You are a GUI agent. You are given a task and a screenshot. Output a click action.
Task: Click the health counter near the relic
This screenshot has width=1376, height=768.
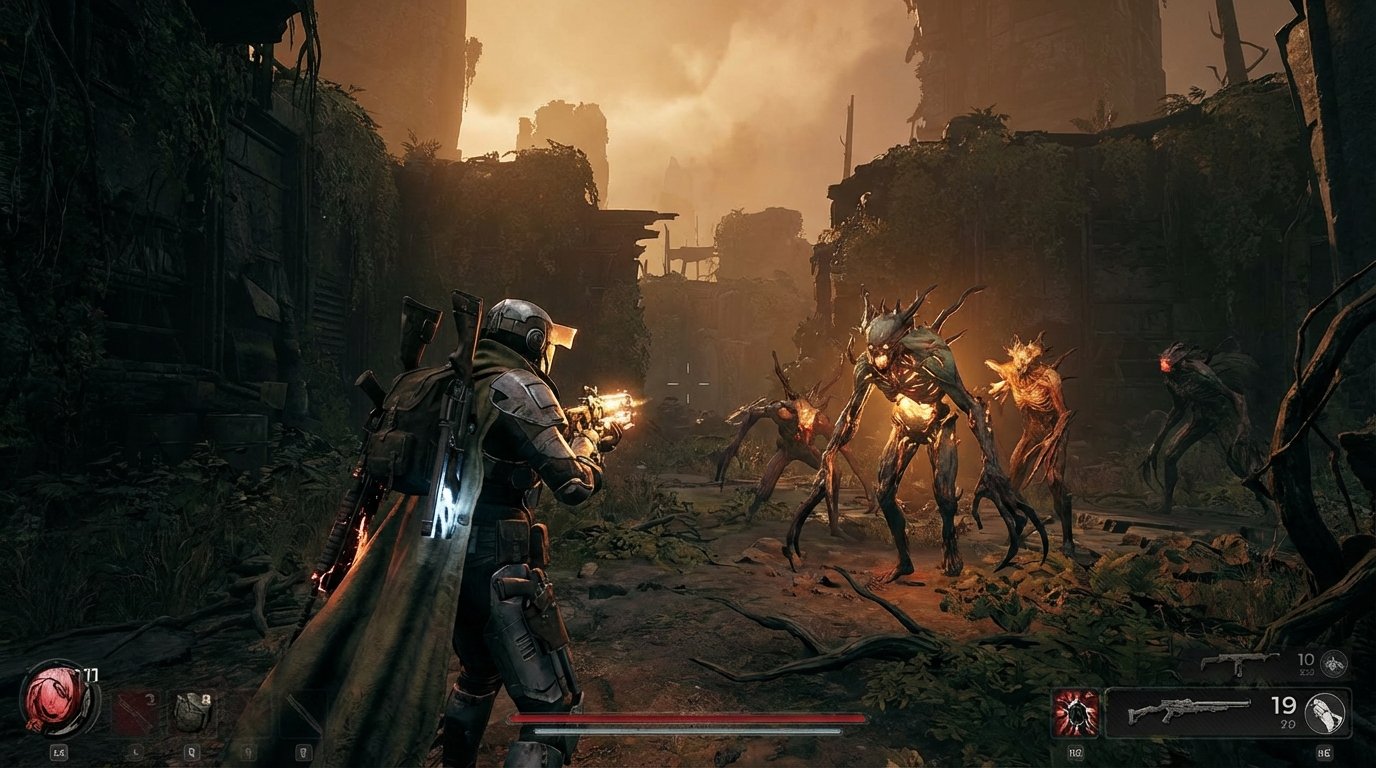click(x=87, y=673)
